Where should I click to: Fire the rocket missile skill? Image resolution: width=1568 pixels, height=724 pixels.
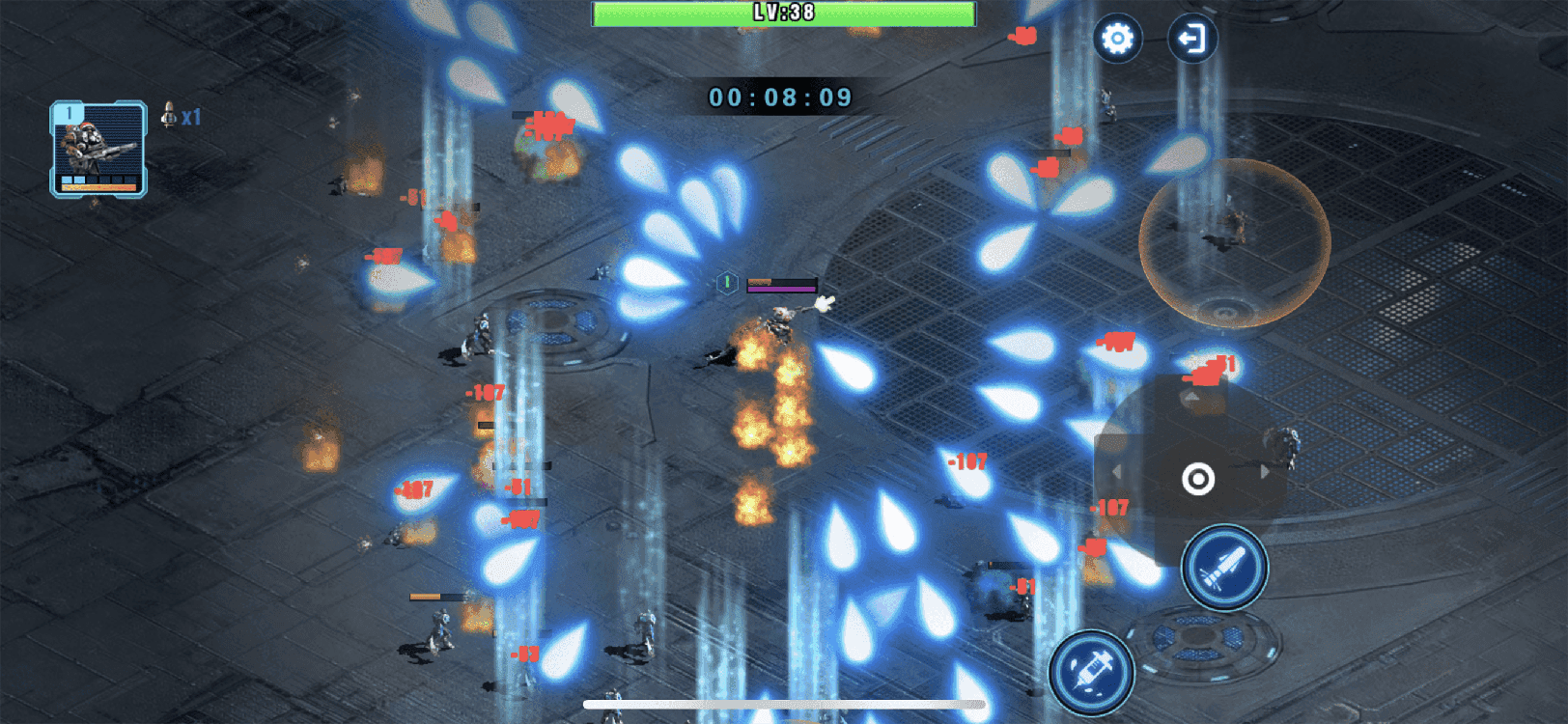pyautogui.click(x=1224, y=568)
